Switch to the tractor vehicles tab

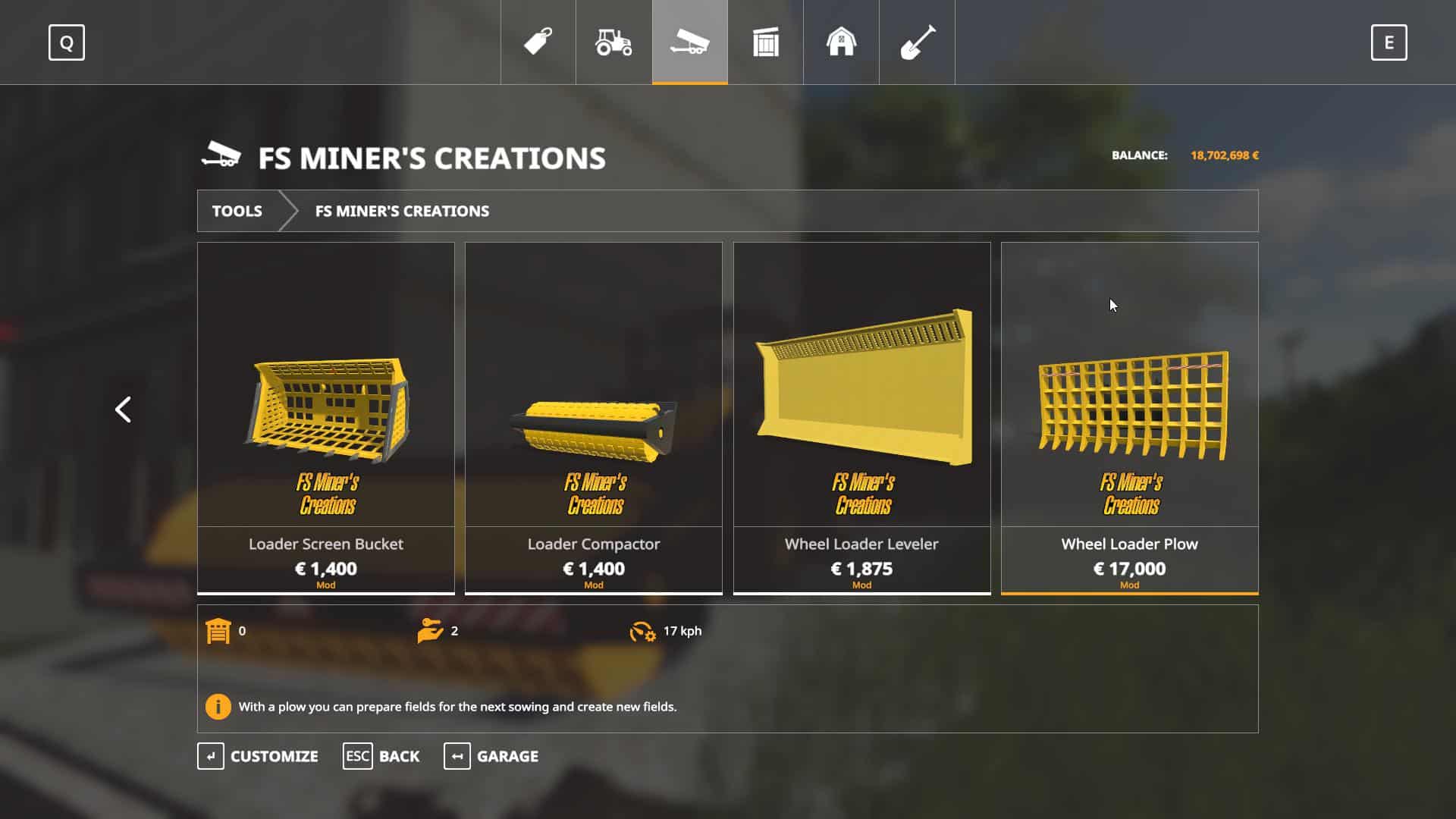[x=613, y=42]
